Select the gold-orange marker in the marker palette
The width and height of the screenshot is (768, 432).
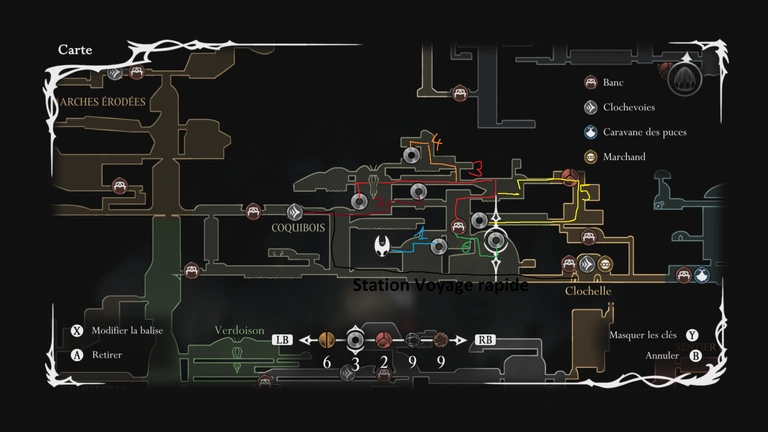(325, 339)
